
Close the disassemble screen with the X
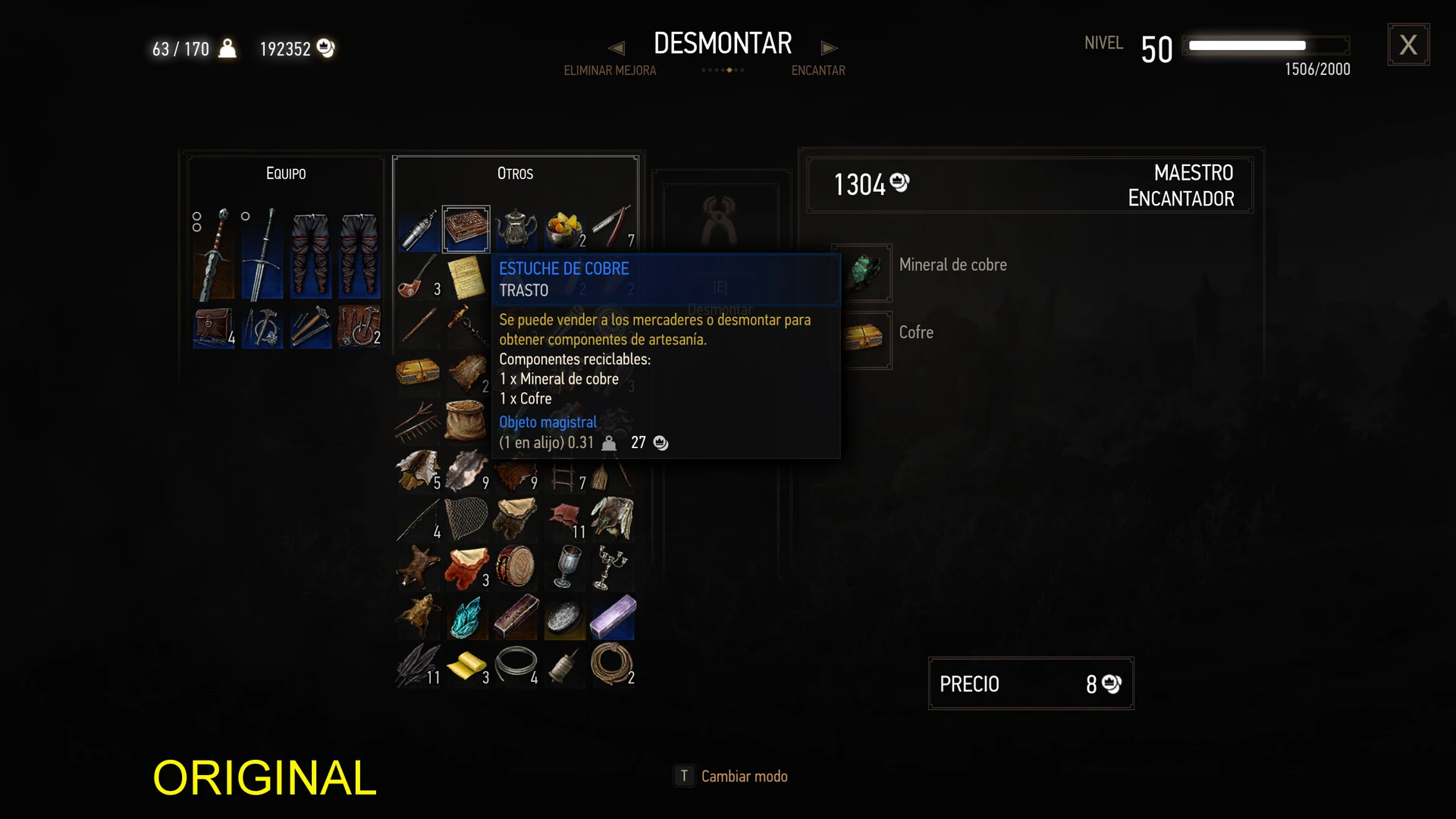click(x=1408, y=45)
